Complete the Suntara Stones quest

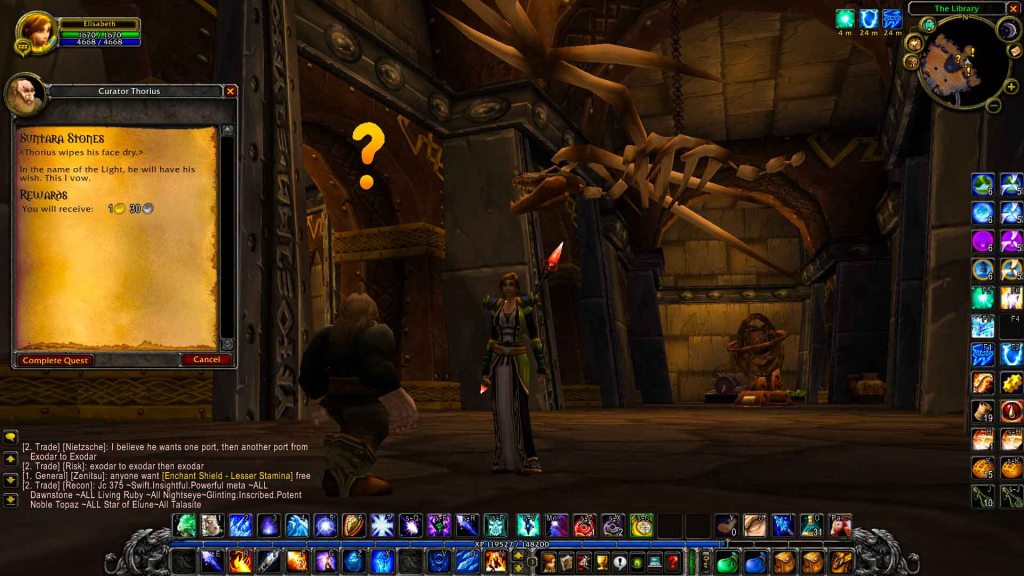[55, 360]
